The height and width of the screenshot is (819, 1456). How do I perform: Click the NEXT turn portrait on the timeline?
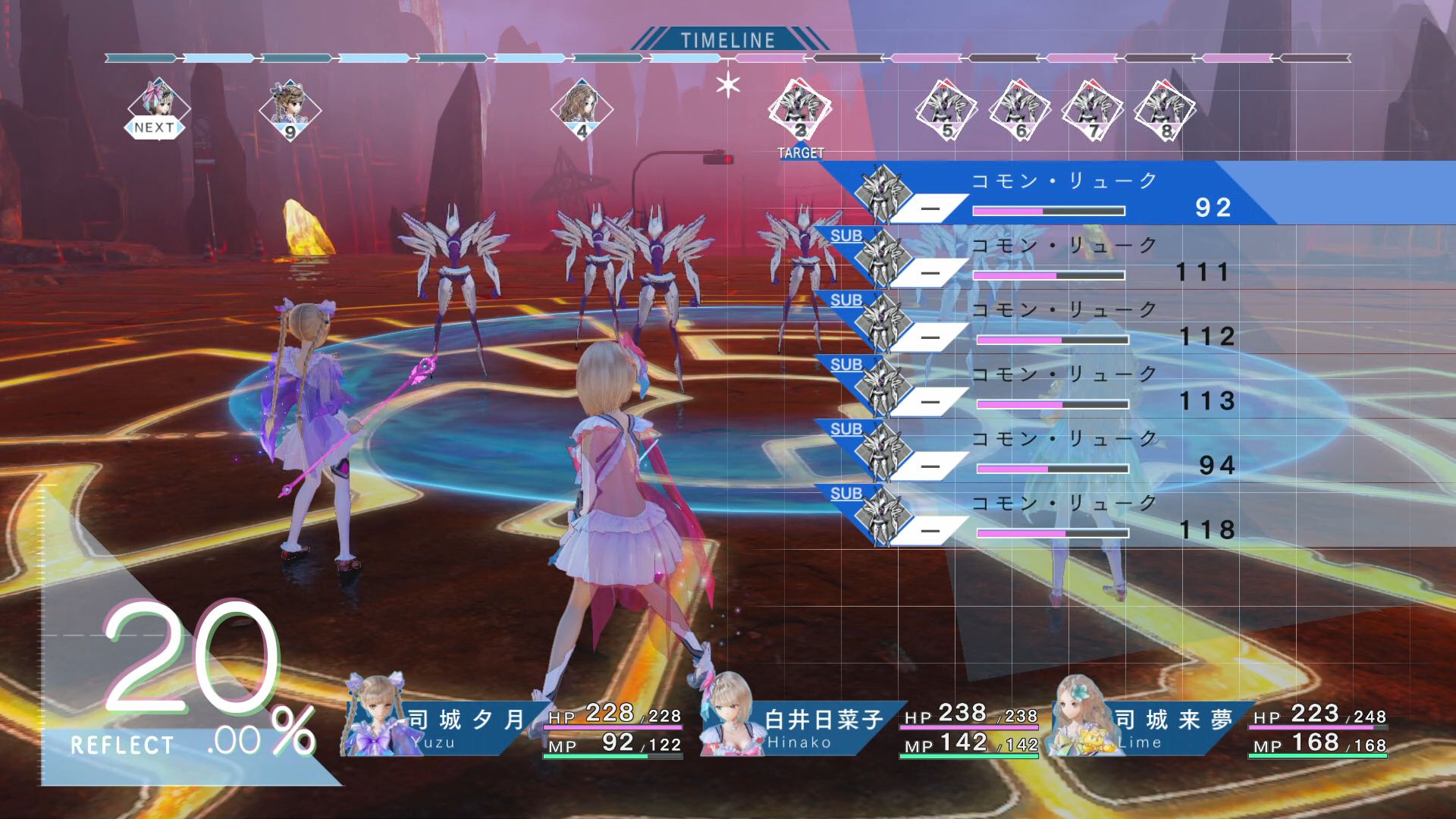155,110
